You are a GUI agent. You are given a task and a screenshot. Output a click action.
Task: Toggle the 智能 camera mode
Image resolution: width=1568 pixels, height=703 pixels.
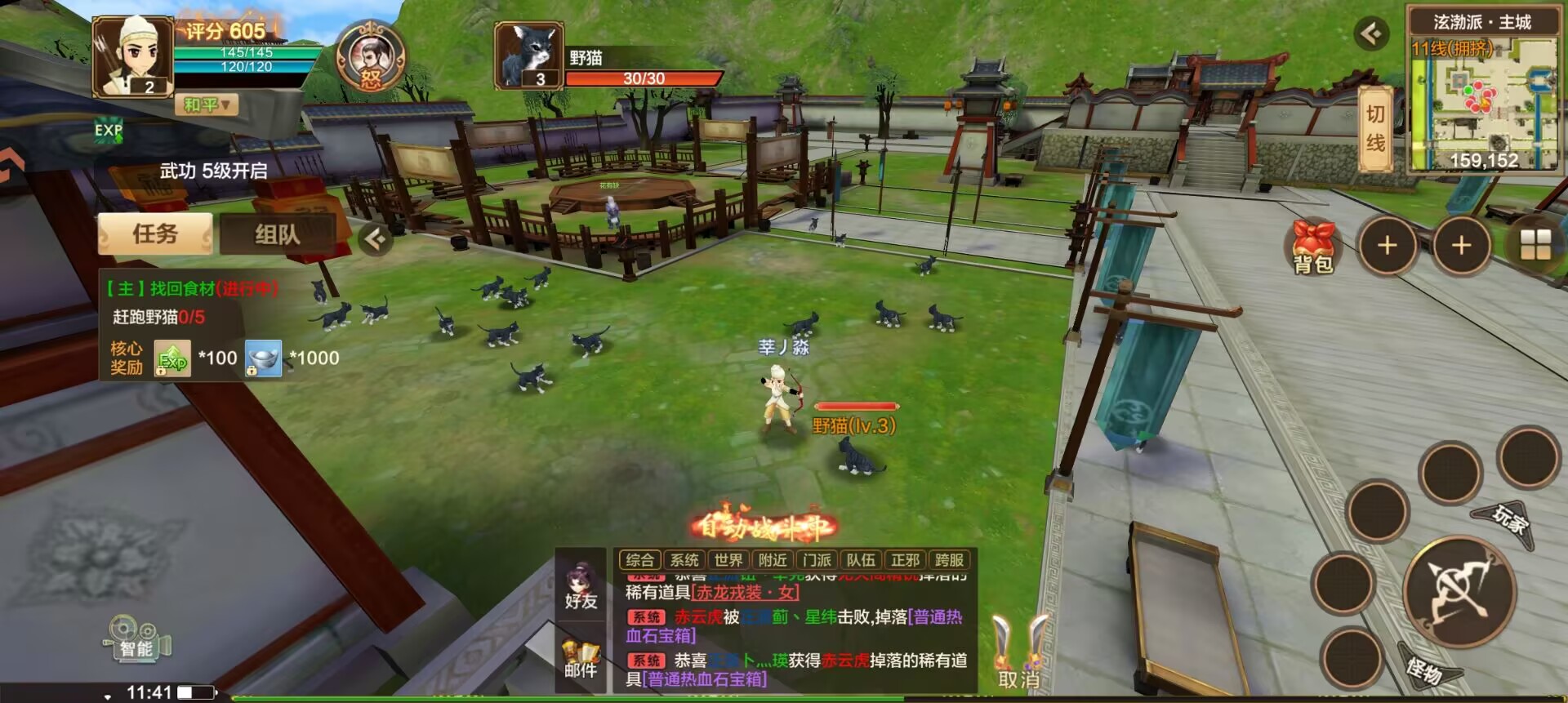(x=137, y=638)
